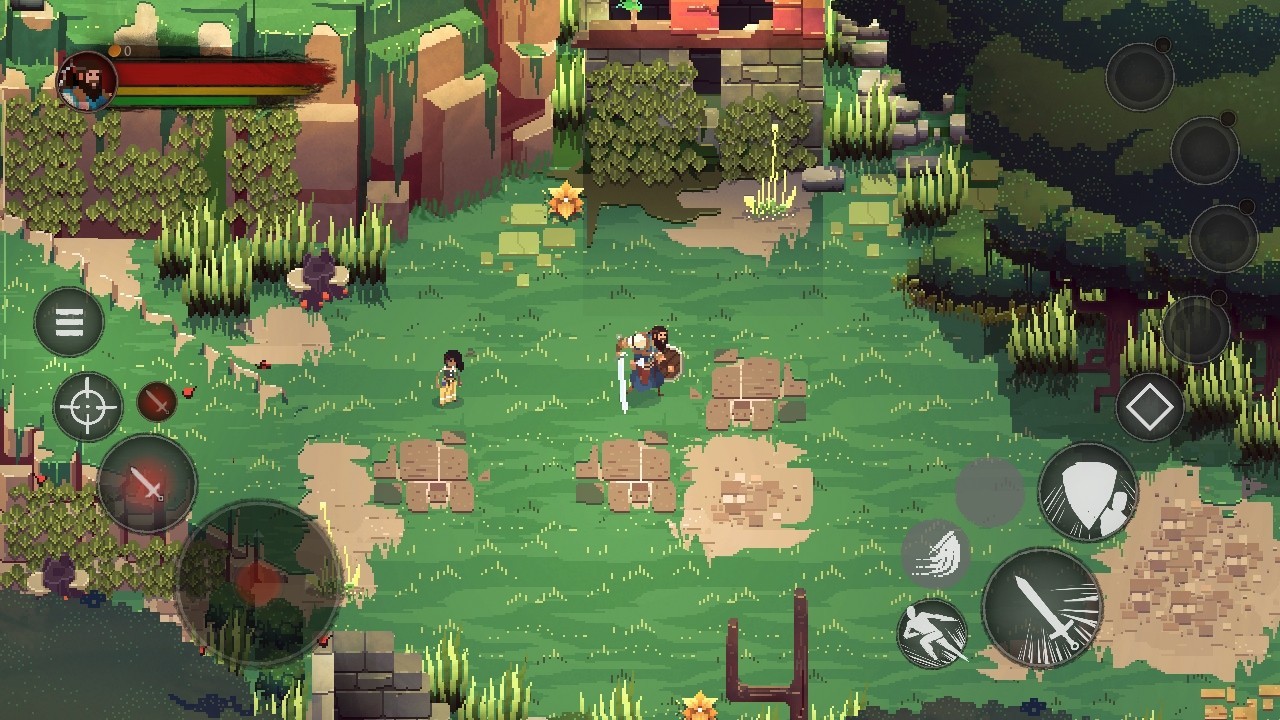Select the small red sword icon
The height and width of the screenshot is (720, 1280).
point(156,401)
